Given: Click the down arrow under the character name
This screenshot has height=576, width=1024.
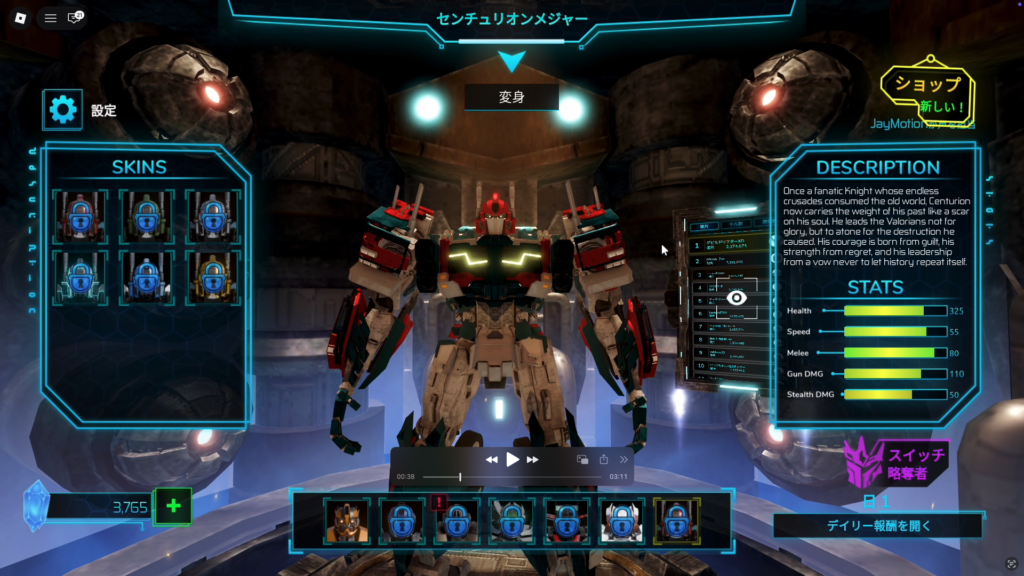Looking at the screenshot, I should click(511, 62).
